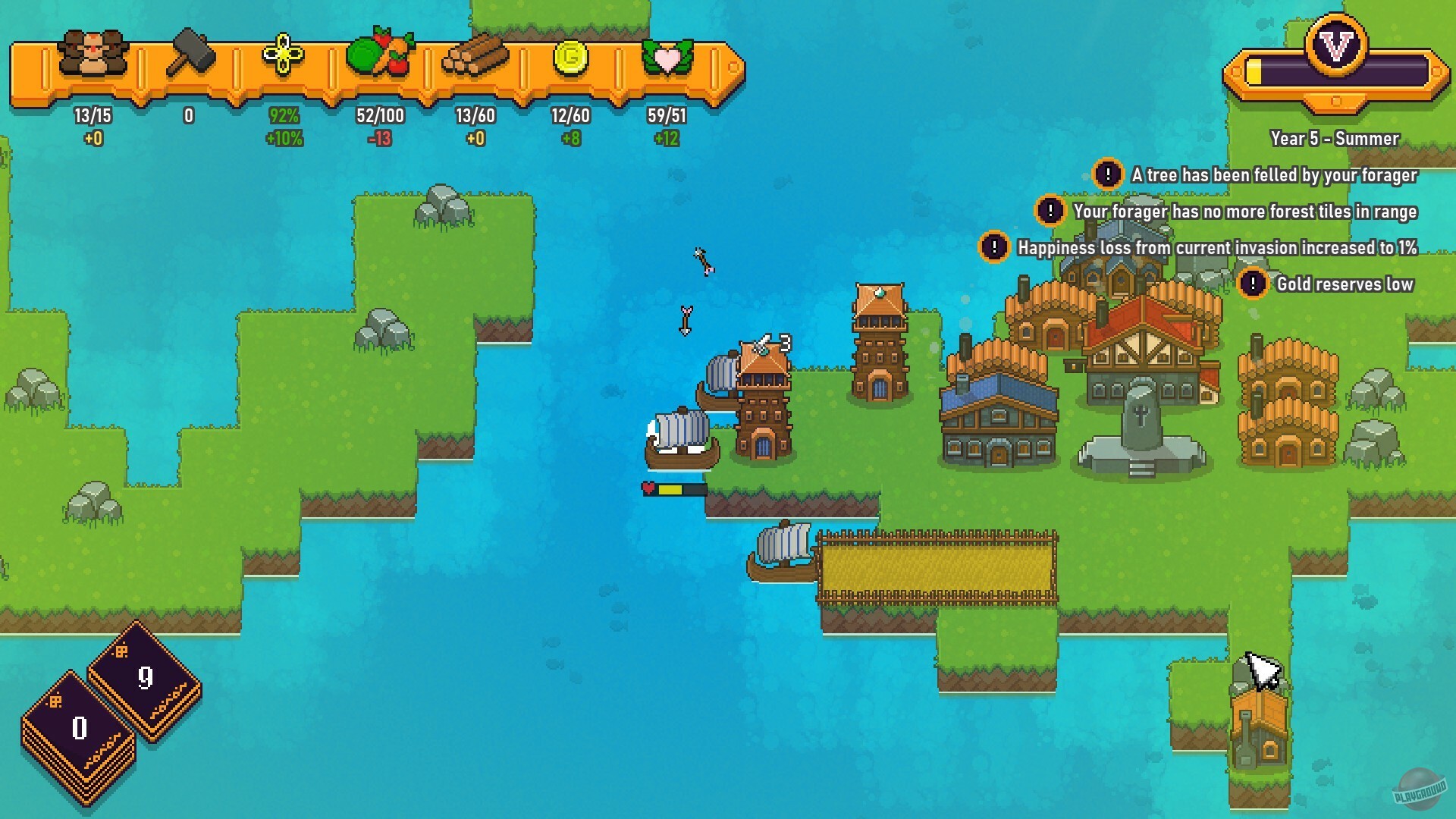Click the gold coin icon
The height and width of the screenshot is (819, 1456).
(x=571, y=59)
